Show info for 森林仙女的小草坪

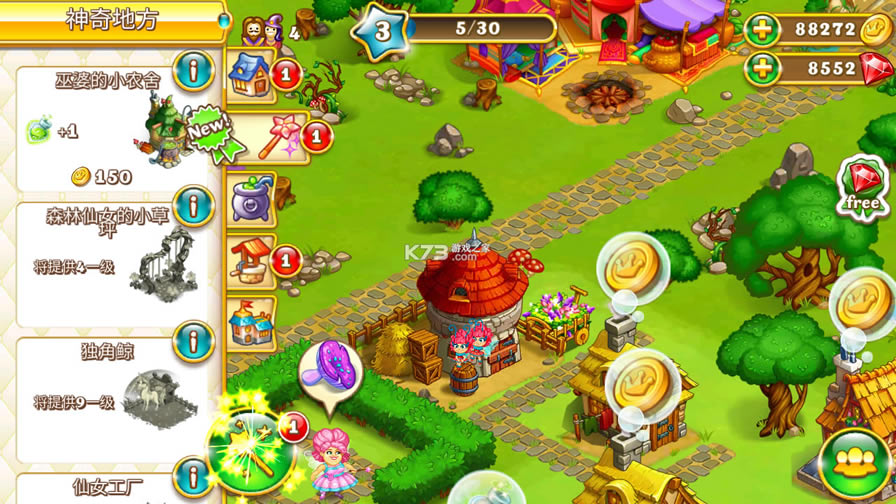click(x=193, y=207)
